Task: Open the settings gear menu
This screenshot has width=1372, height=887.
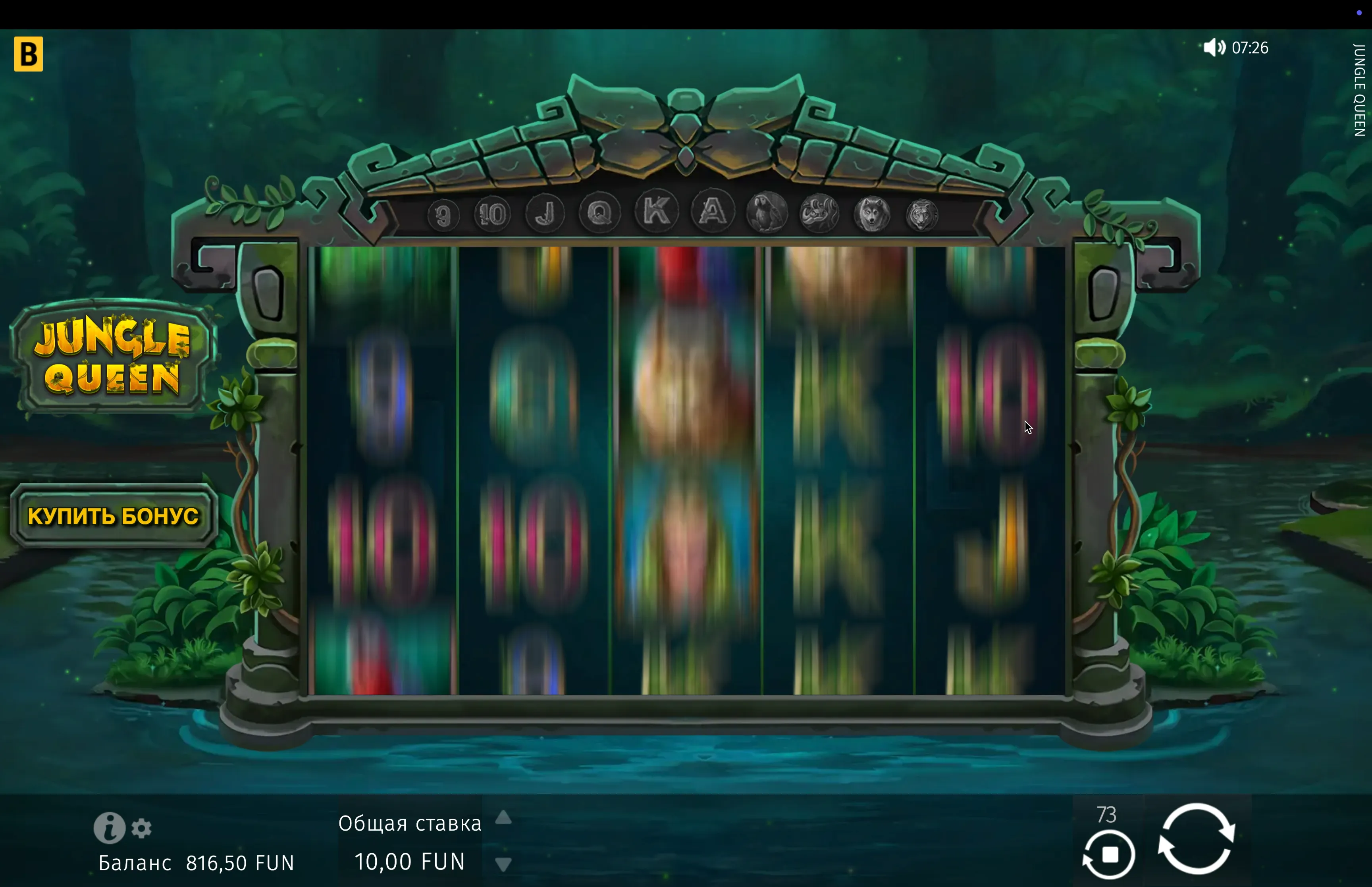Action: (142, 828)
